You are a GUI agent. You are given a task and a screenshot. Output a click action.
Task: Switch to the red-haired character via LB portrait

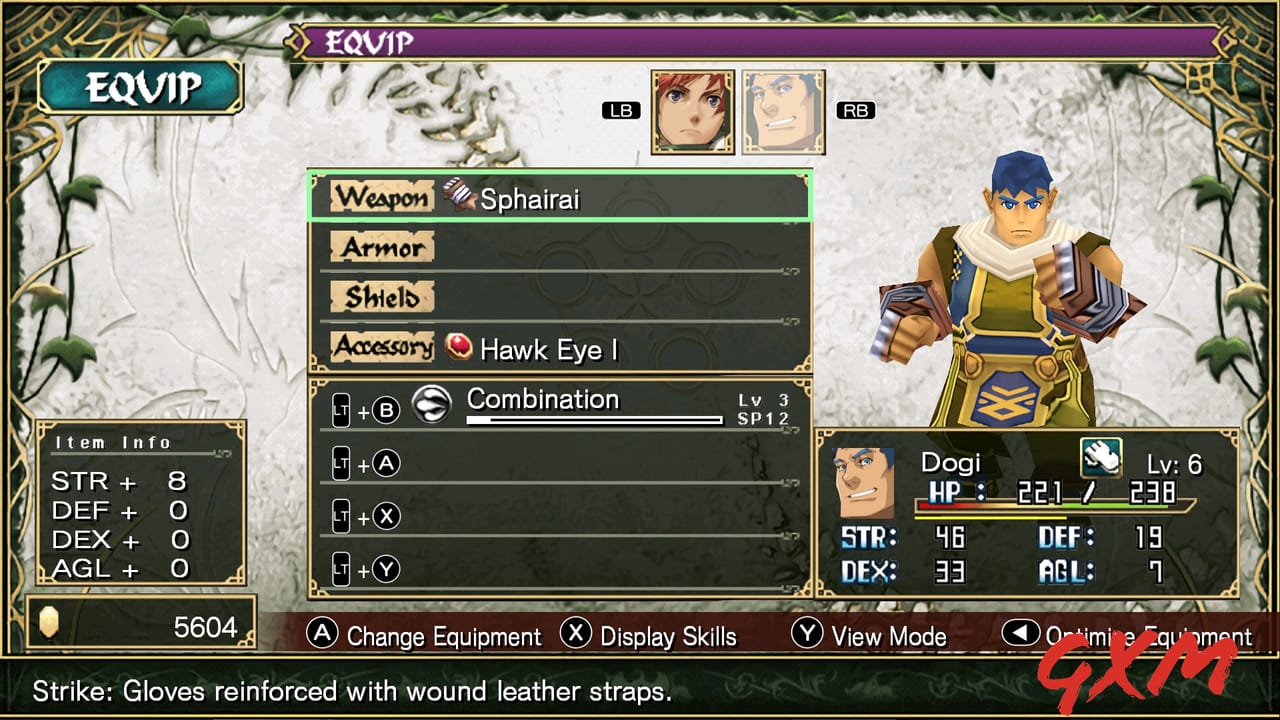tap(694, 110)
